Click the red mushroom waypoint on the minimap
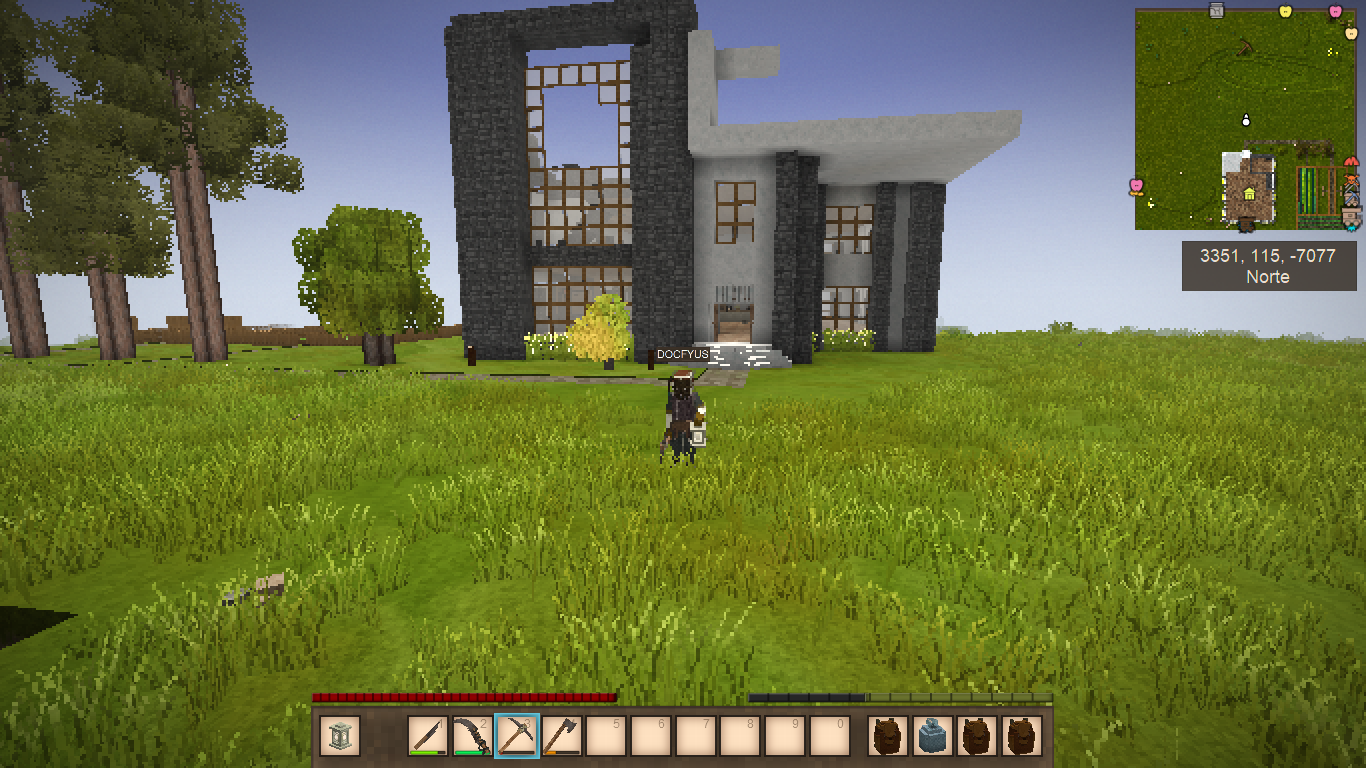1366x768 pixels. 1351,161
